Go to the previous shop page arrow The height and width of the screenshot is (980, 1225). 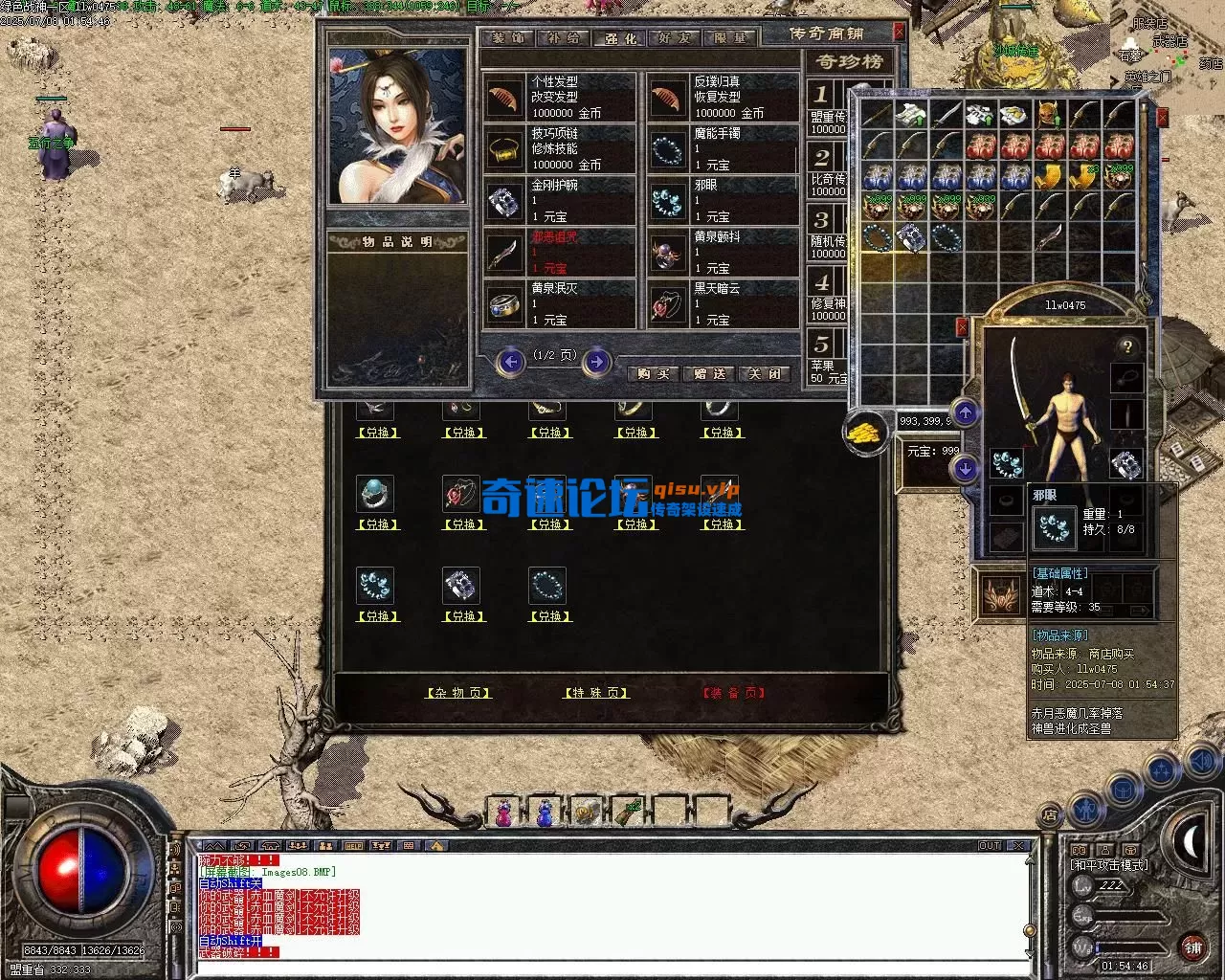coord(511,362)
